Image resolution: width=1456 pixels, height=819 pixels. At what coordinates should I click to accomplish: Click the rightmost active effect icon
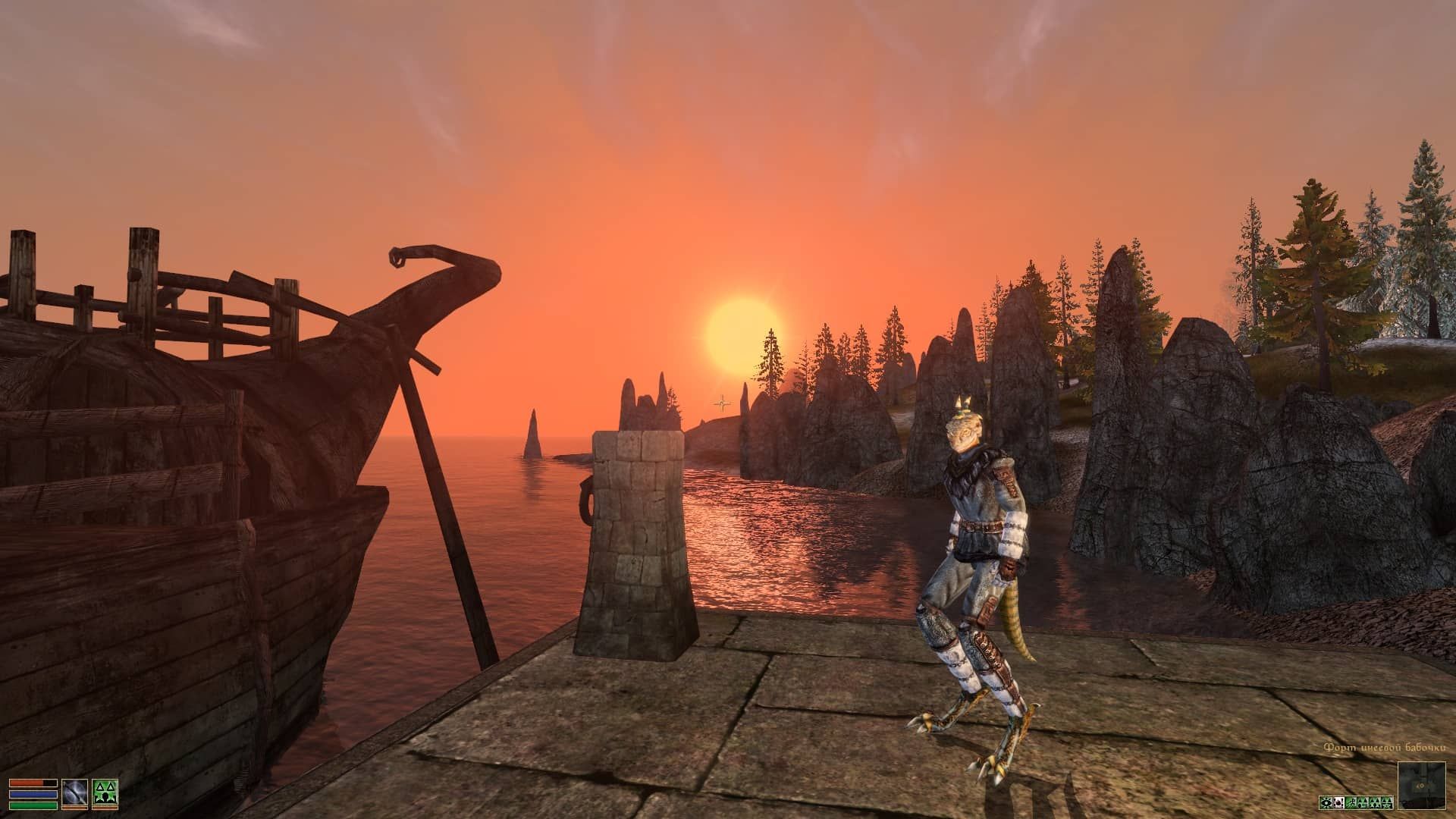point(1386,803)
